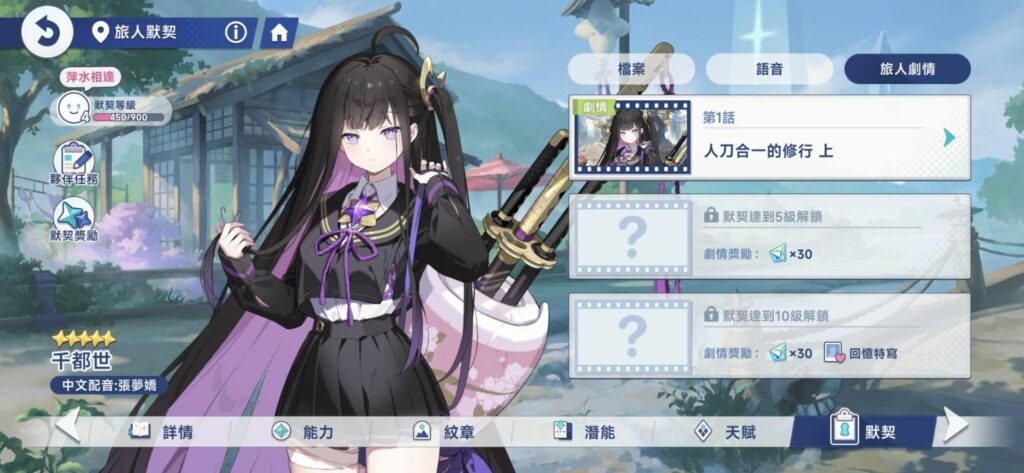Play episode 1 人刀合一的修行 上
This screenshot has width=1024, height=473.
point(769,137)
